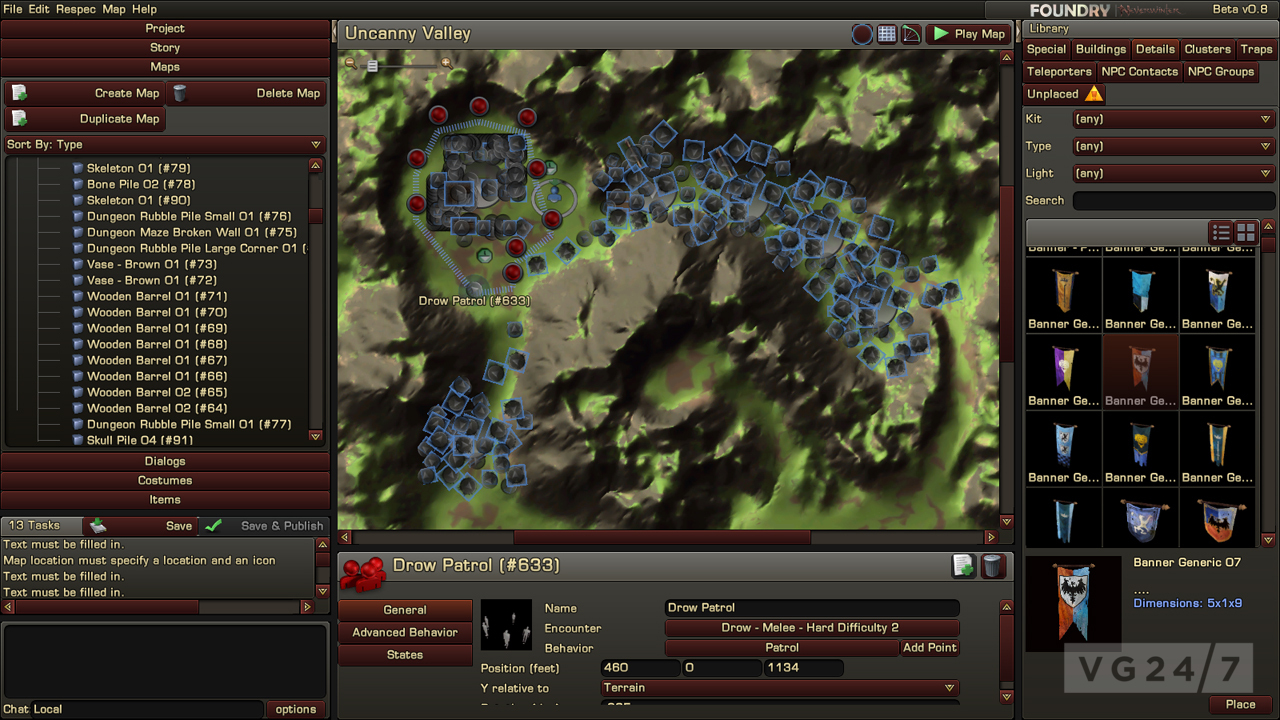Screen dimensions: 1280x720
Task: Toggle the circle selection mode above the map
Action: tap(862, 33)
